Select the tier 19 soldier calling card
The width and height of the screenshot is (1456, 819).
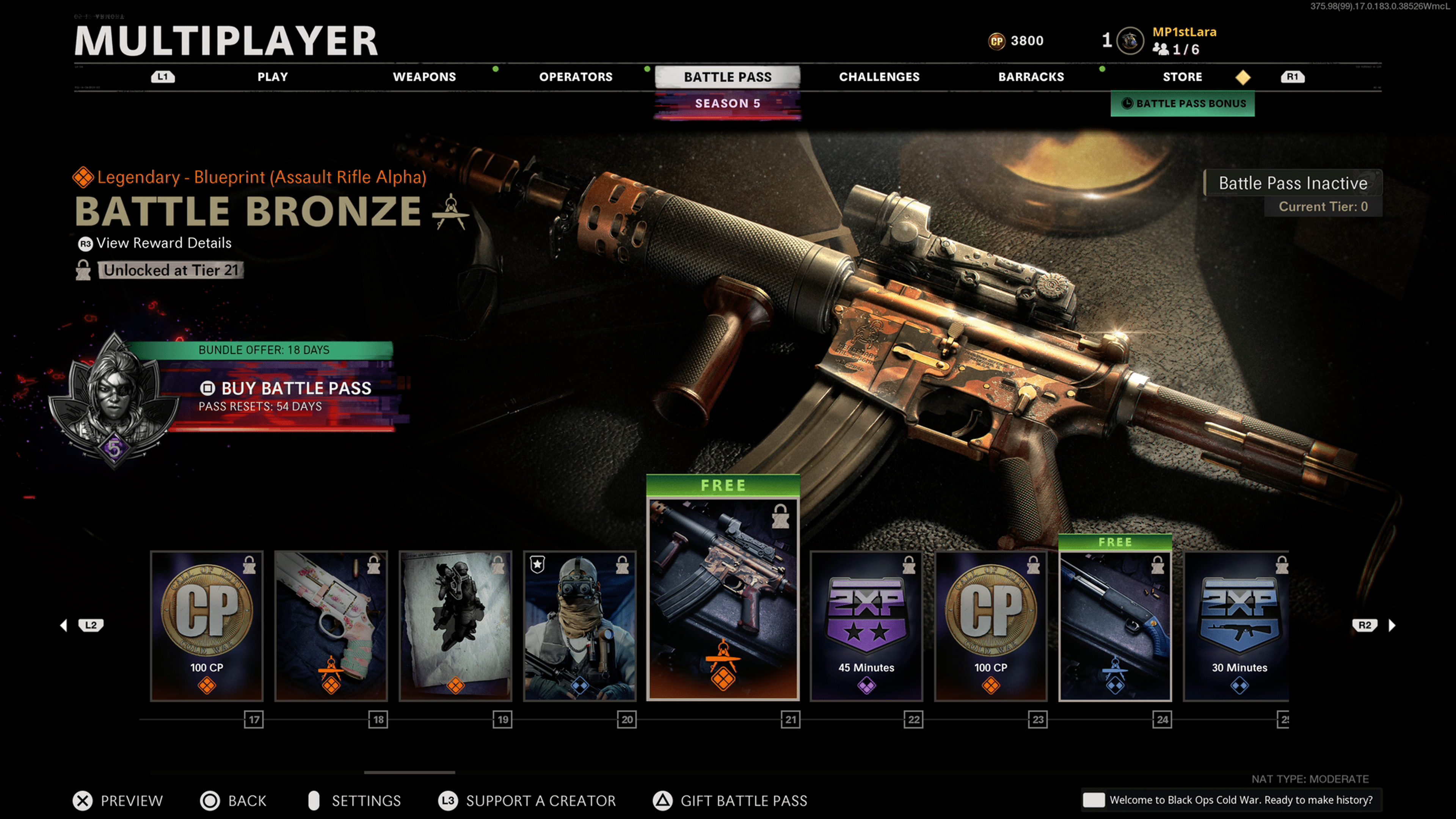pyautogui.click(x=455, y=626)
